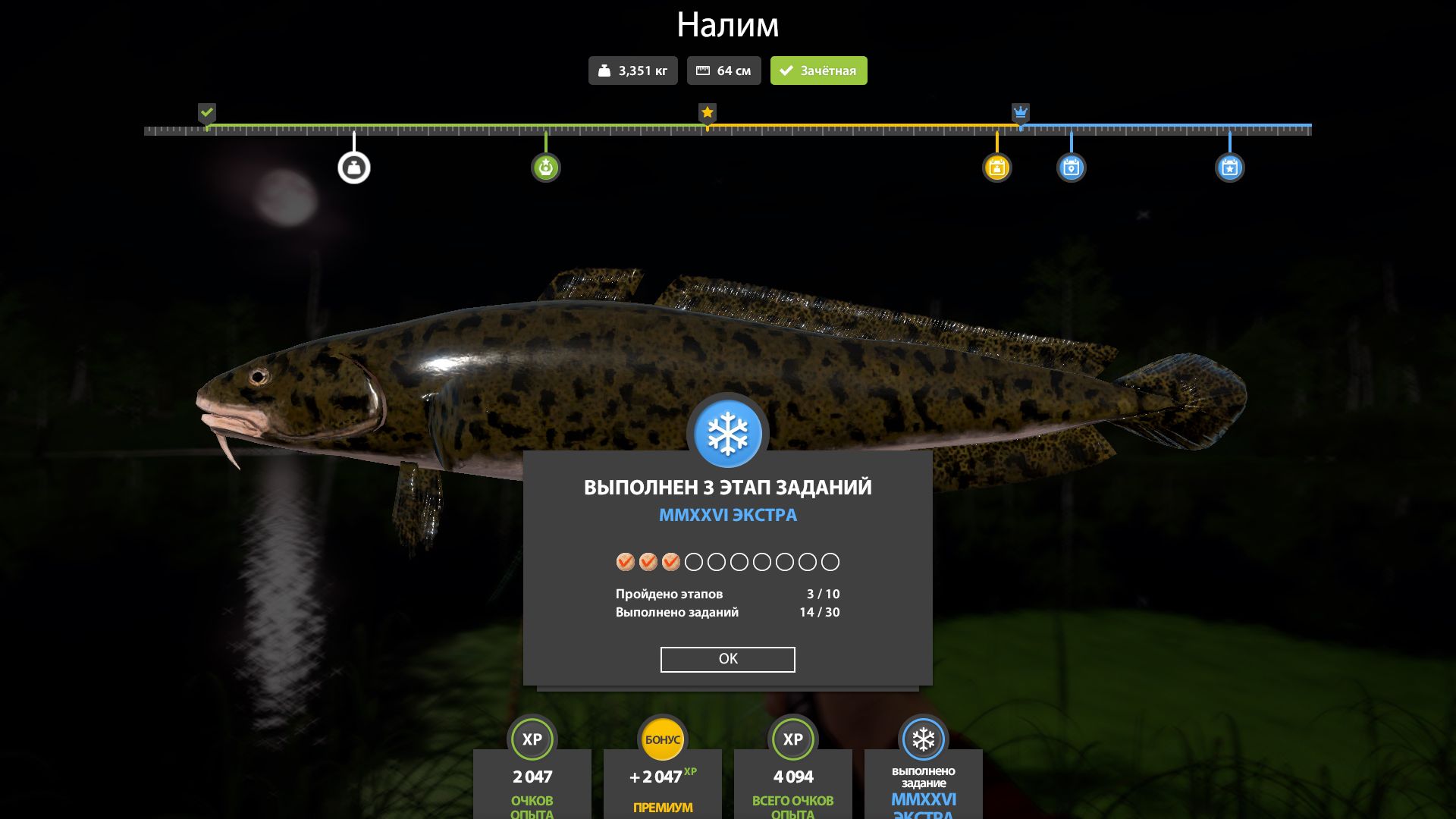Click the green checkmark threshold flag

(x=207, y=113)
